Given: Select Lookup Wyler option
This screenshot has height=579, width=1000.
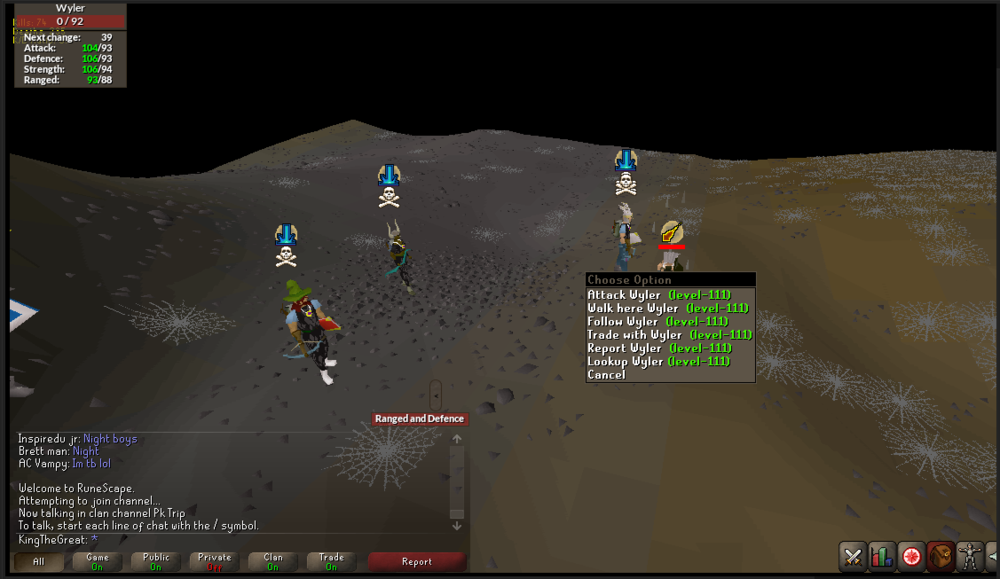Looking at the screenshot, I should click(x=658, y=361).
